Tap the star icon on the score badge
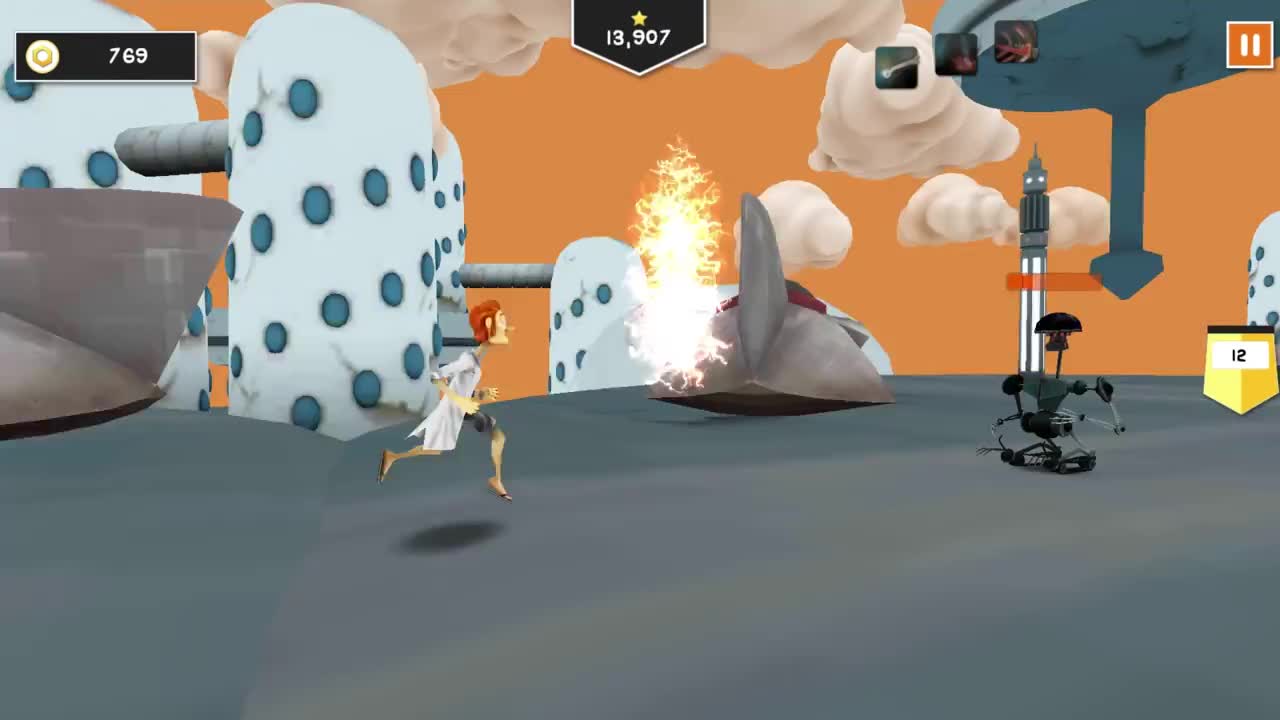 (637, 16)
